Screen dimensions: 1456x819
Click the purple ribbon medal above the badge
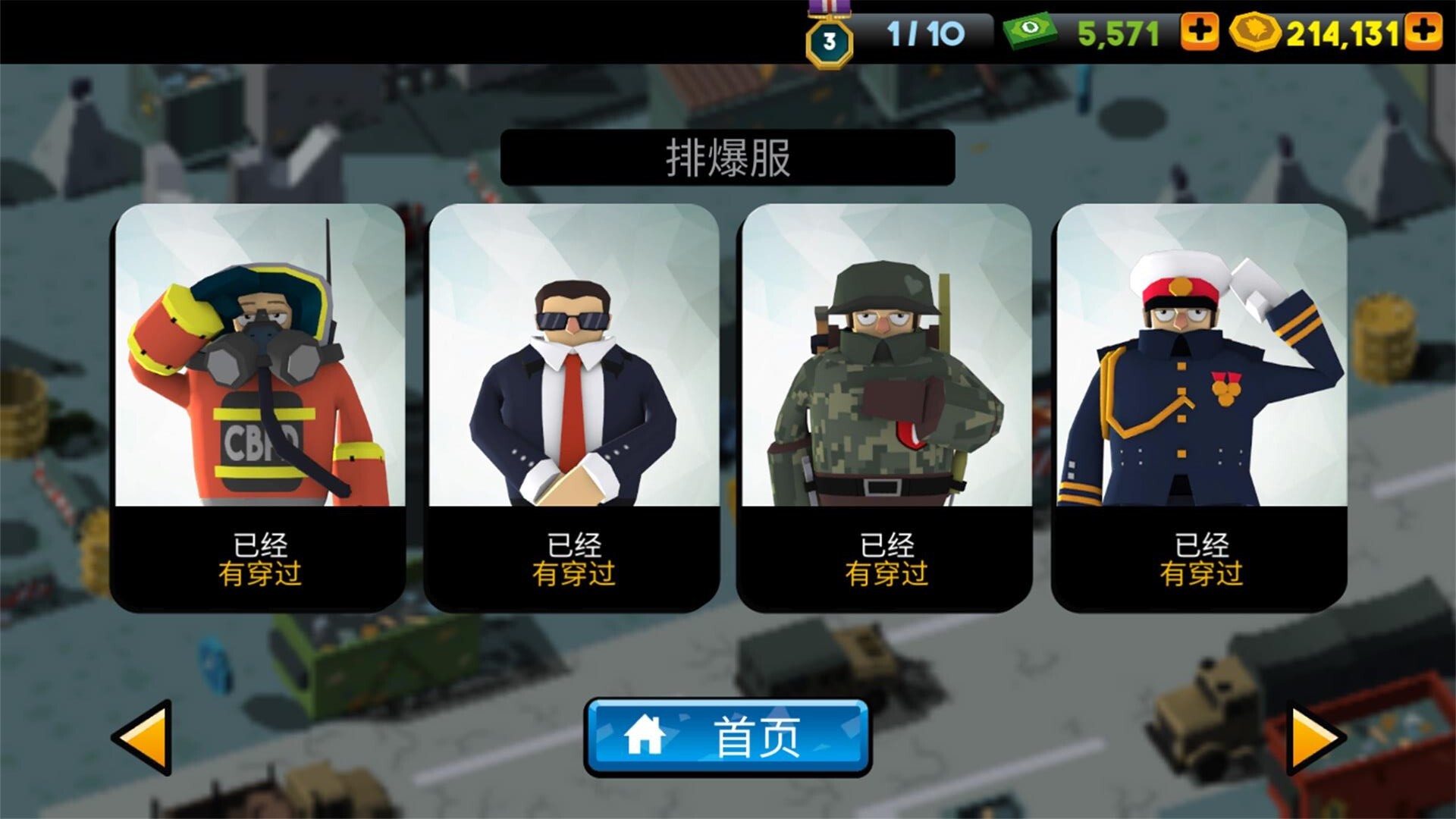click(x=830, y=8)
